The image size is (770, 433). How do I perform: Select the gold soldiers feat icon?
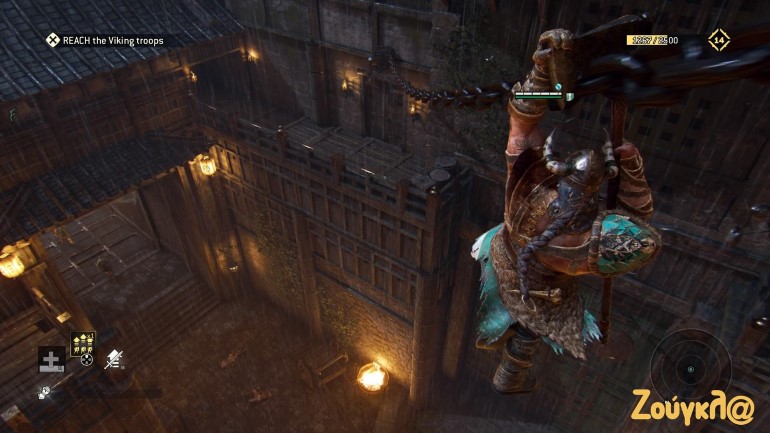(x=83, y=343)
